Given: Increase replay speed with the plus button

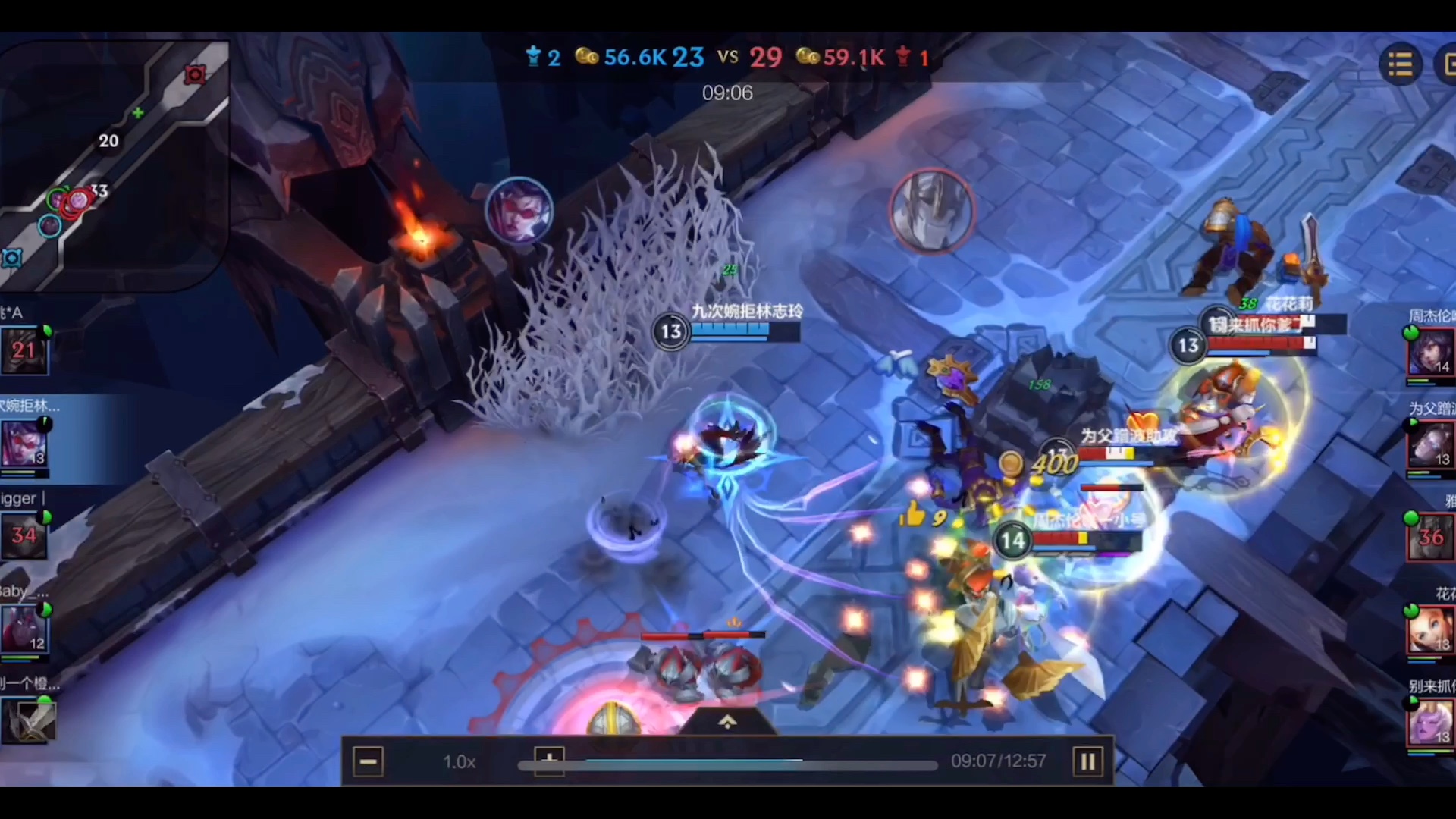Looking at the screenshot, I should [x=549, y=758].
